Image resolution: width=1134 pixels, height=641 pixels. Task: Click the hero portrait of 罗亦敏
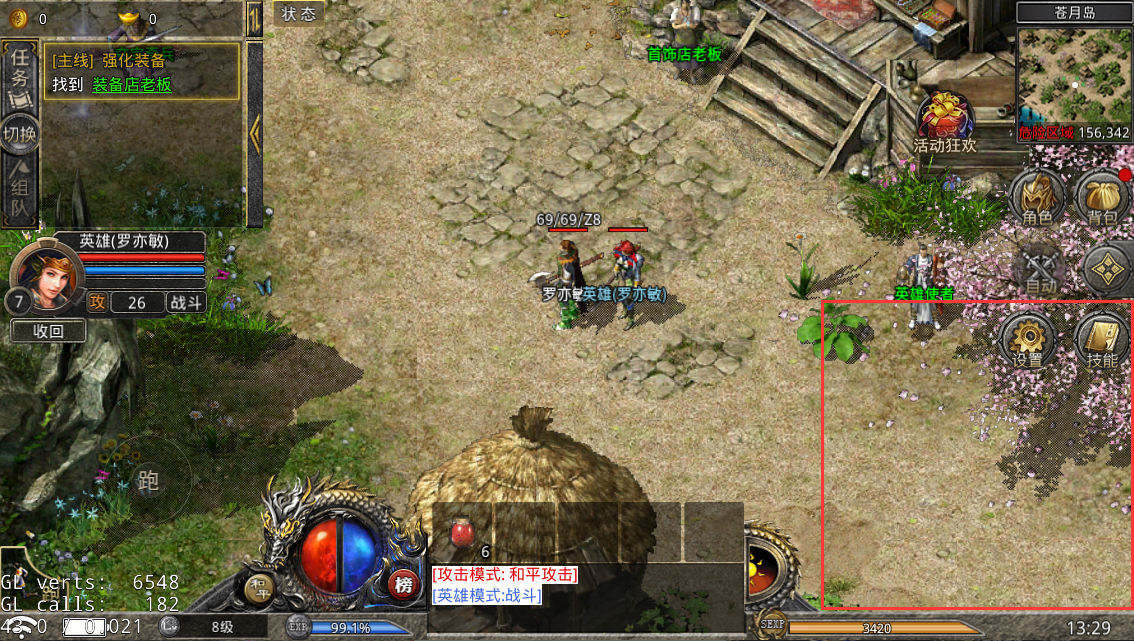pos(44,274)
